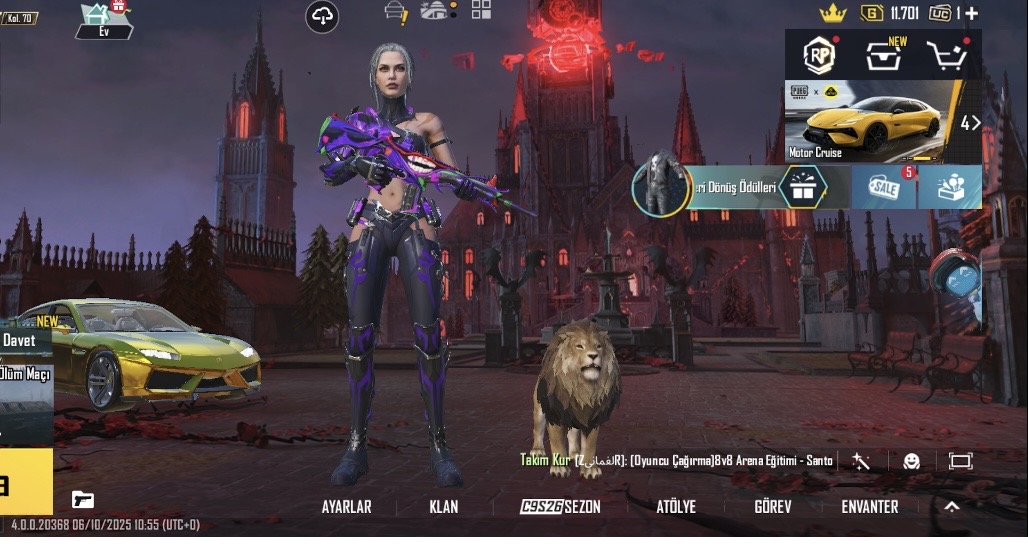Open the crate box marked NEW
Image resolution: width=1028 pixels, height=556 pixels.
tap(884, 56)
